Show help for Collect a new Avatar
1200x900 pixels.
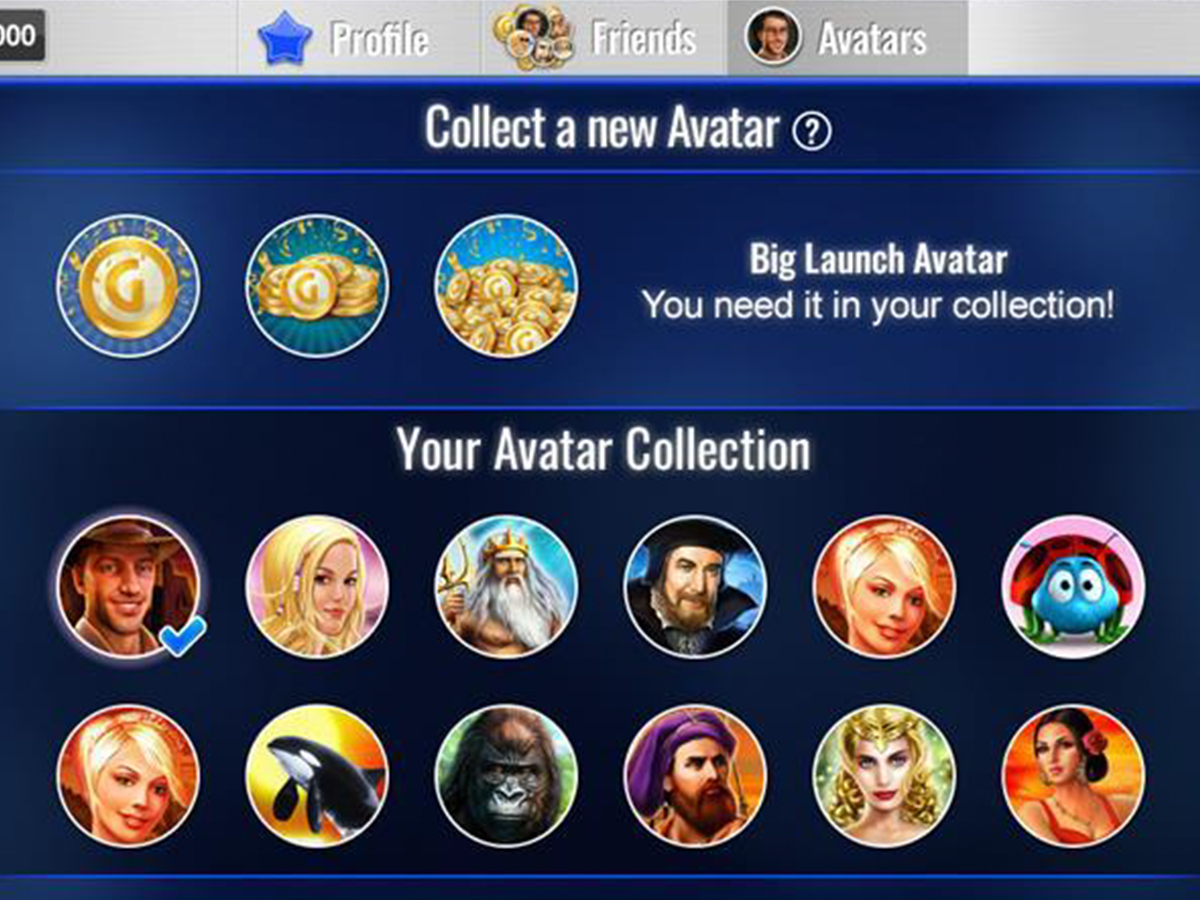811,131
